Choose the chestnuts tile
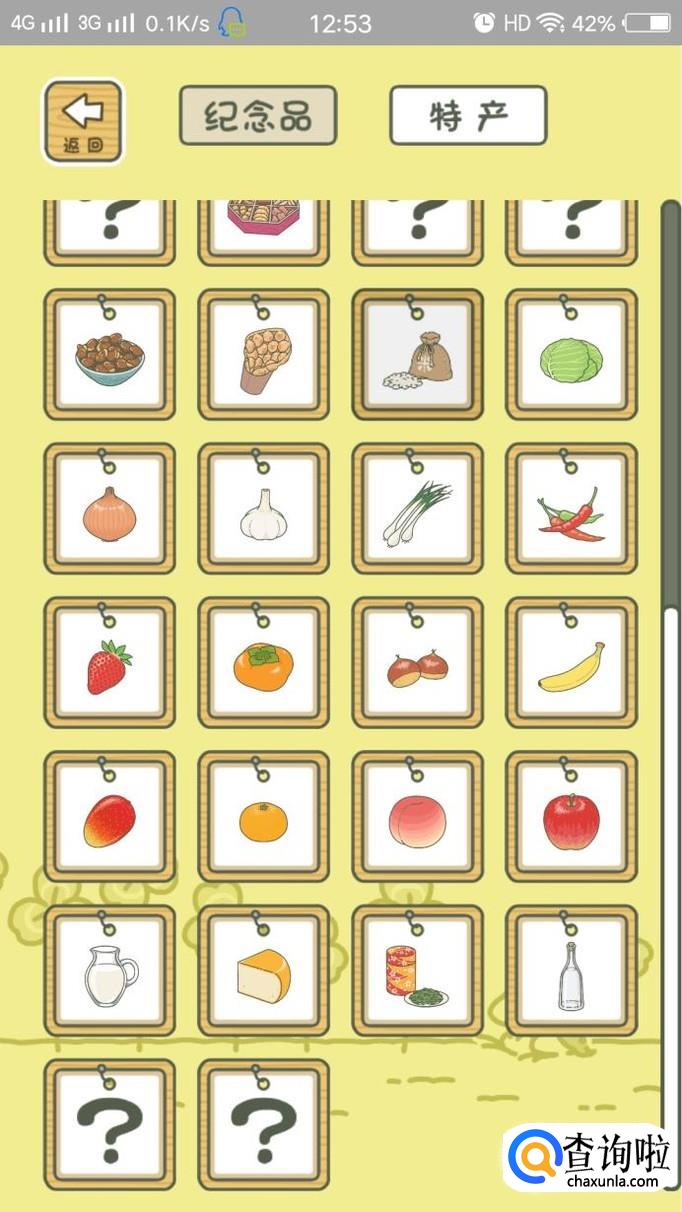 click(x=417, y=664)
